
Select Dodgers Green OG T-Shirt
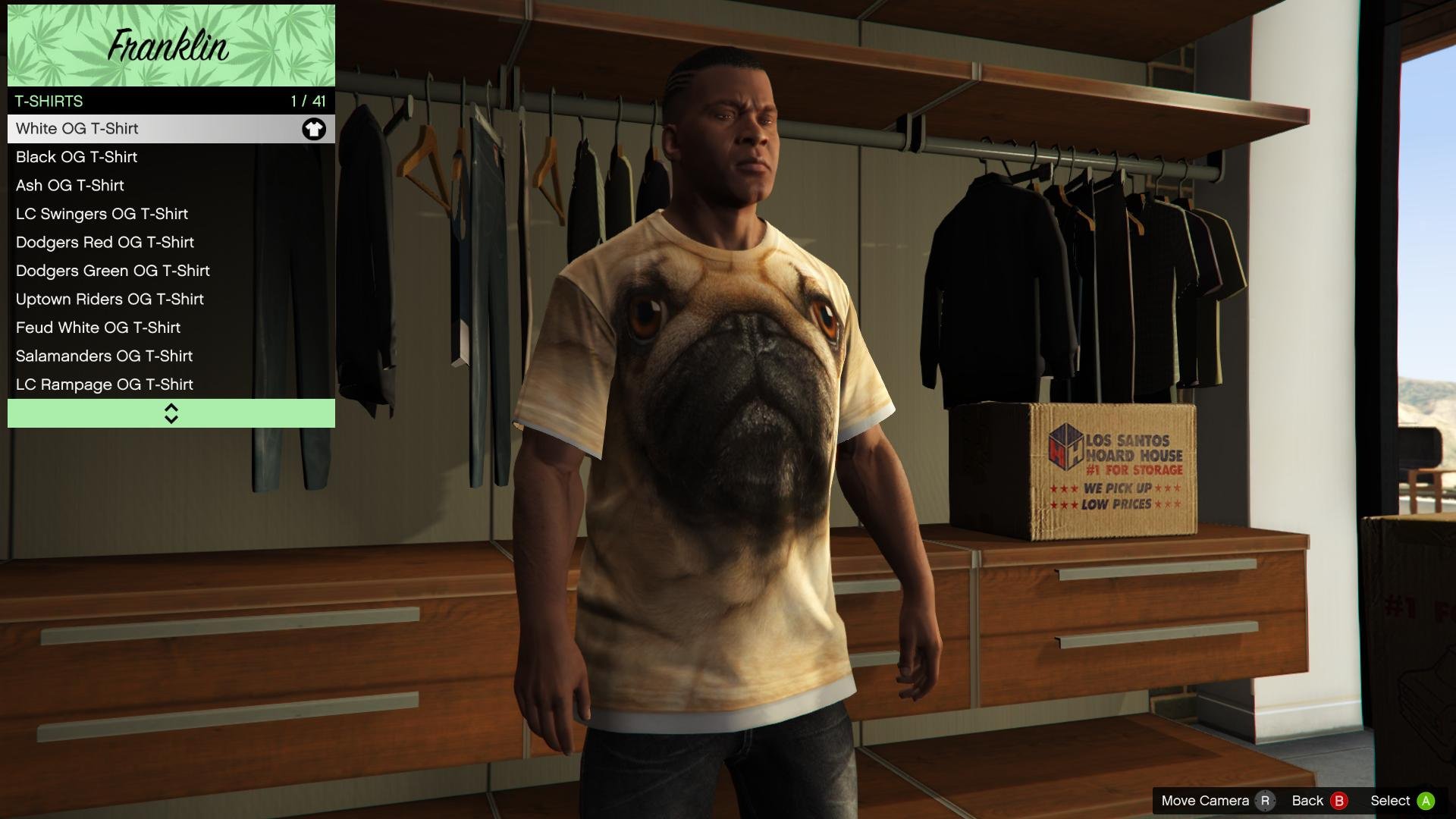(x=171, y=271)
